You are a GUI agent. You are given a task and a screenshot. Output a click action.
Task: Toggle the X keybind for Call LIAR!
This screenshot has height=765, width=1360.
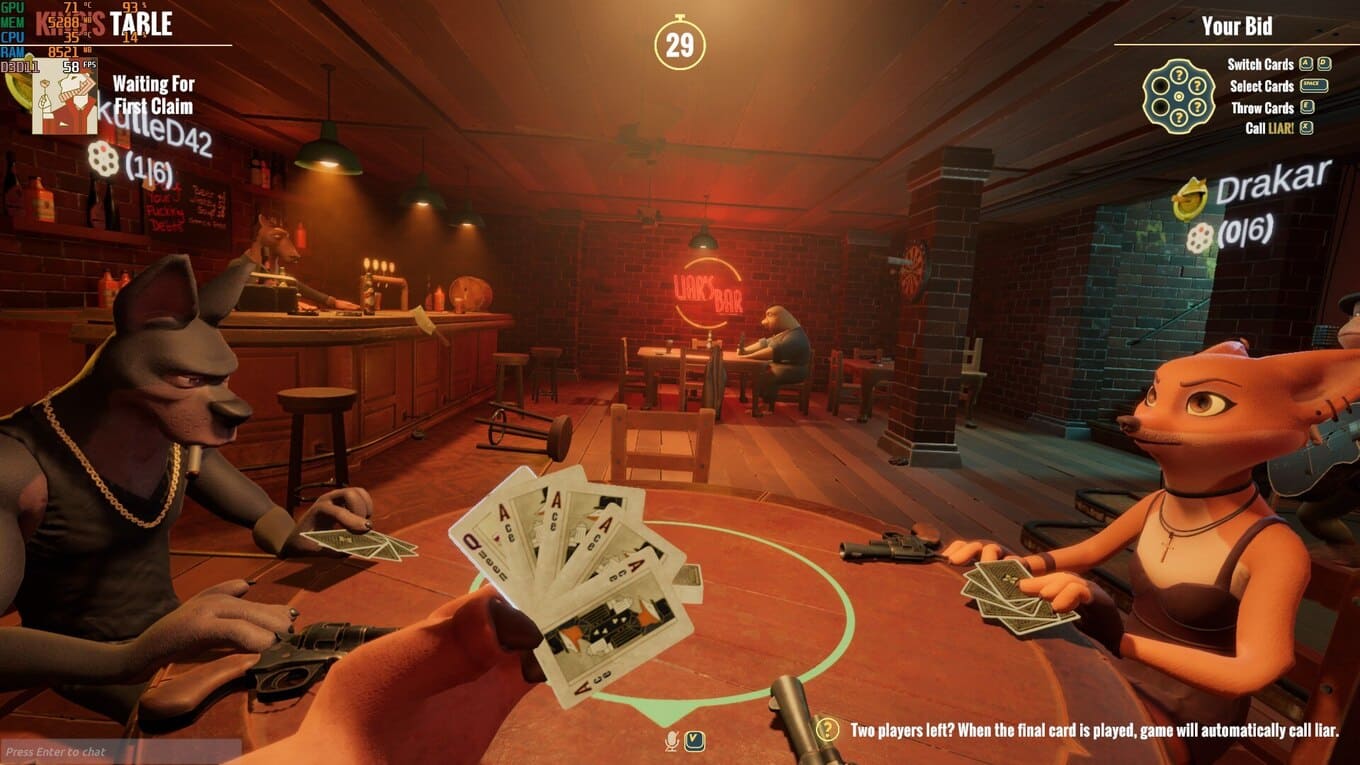pos(1306,127)
